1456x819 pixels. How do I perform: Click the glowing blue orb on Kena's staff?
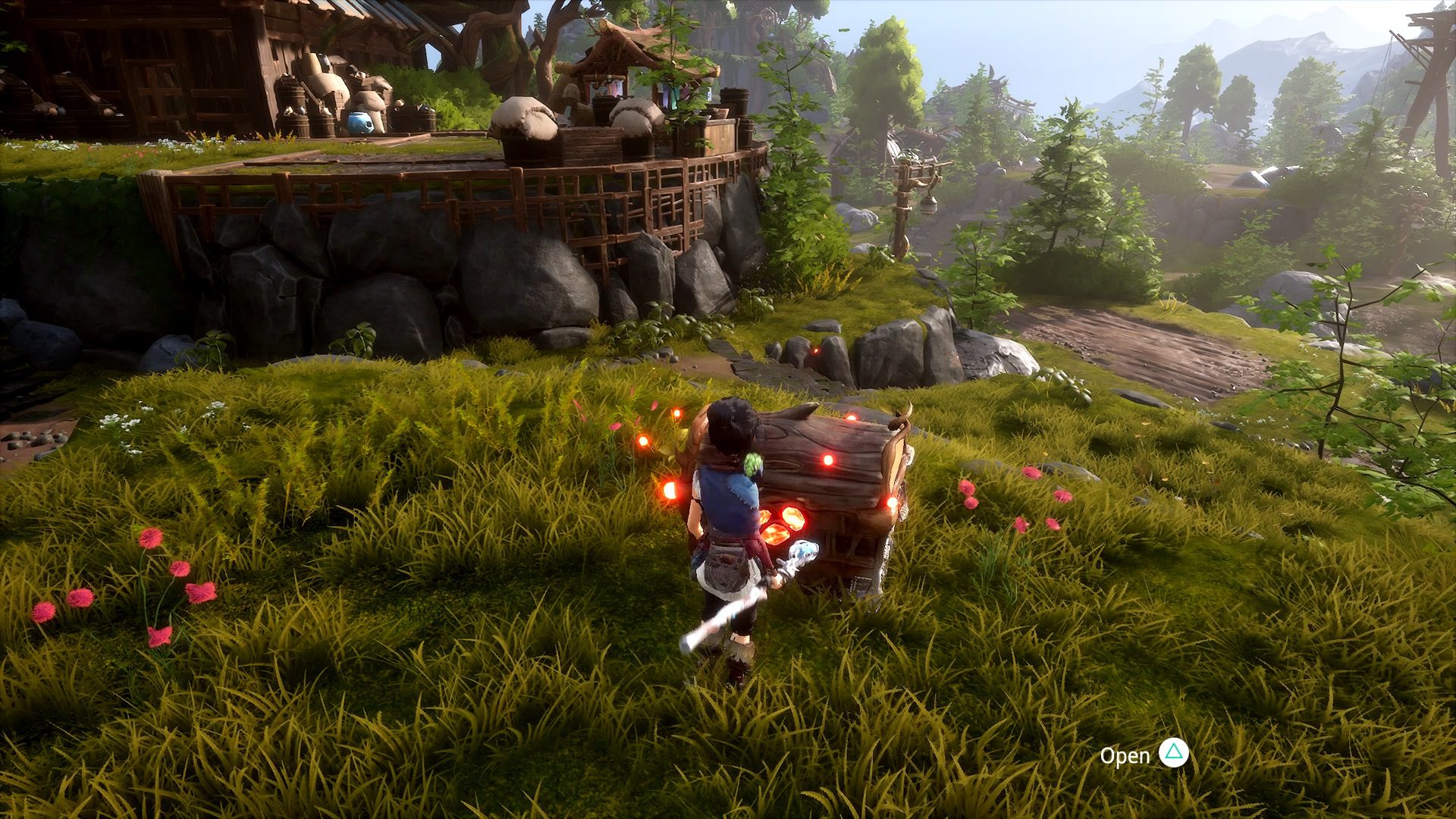[x=804, y=552]
